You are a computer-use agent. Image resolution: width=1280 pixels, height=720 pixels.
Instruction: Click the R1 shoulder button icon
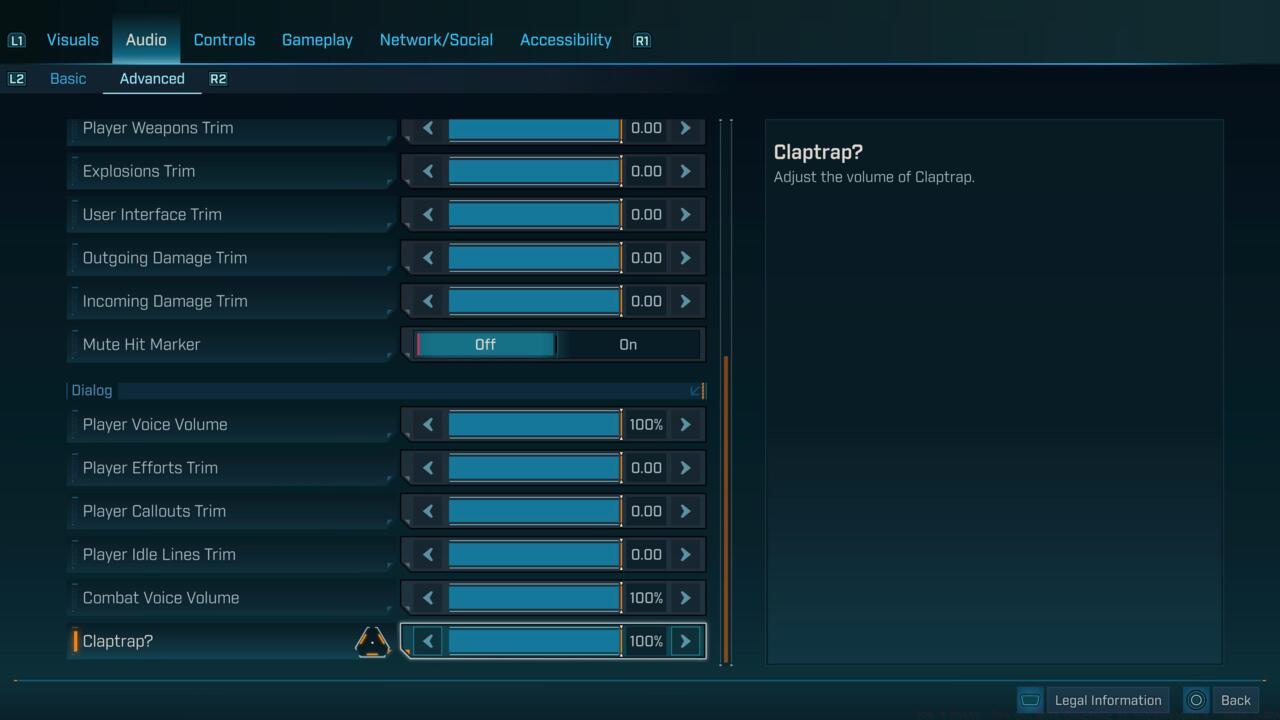(x=641, y=40)
